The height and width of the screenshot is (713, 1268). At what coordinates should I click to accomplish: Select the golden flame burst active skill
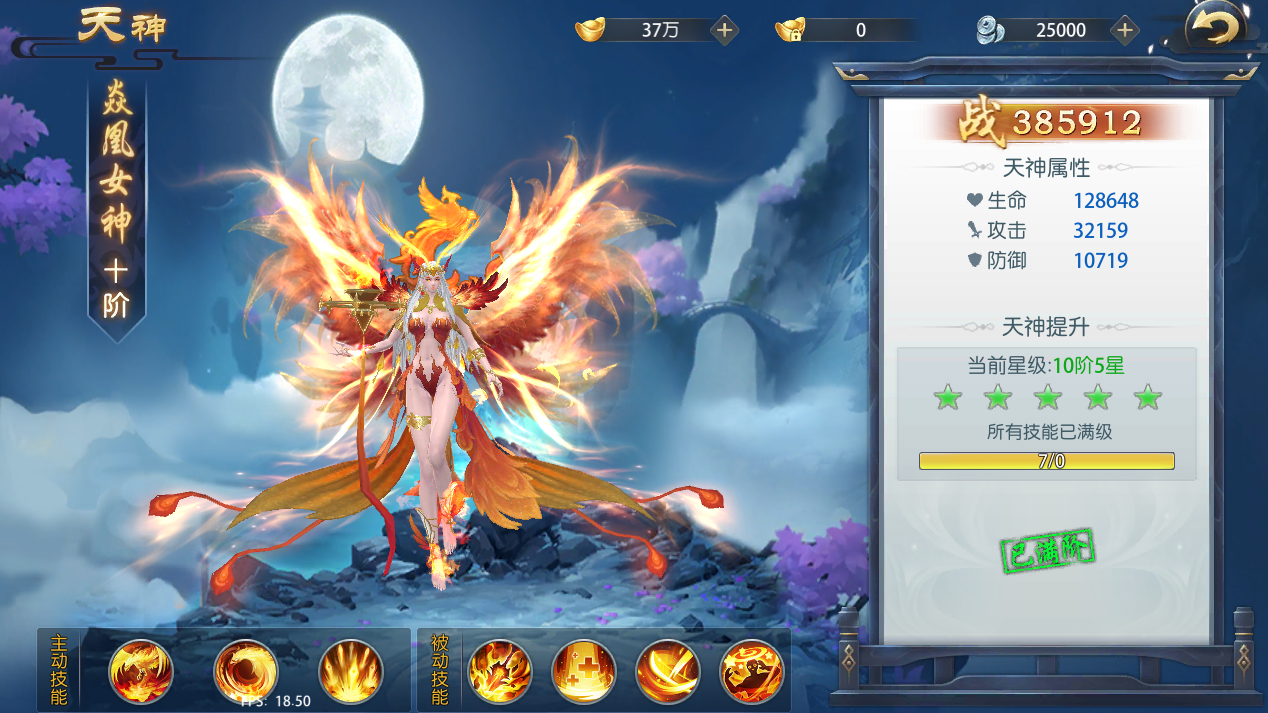[351, 670]
